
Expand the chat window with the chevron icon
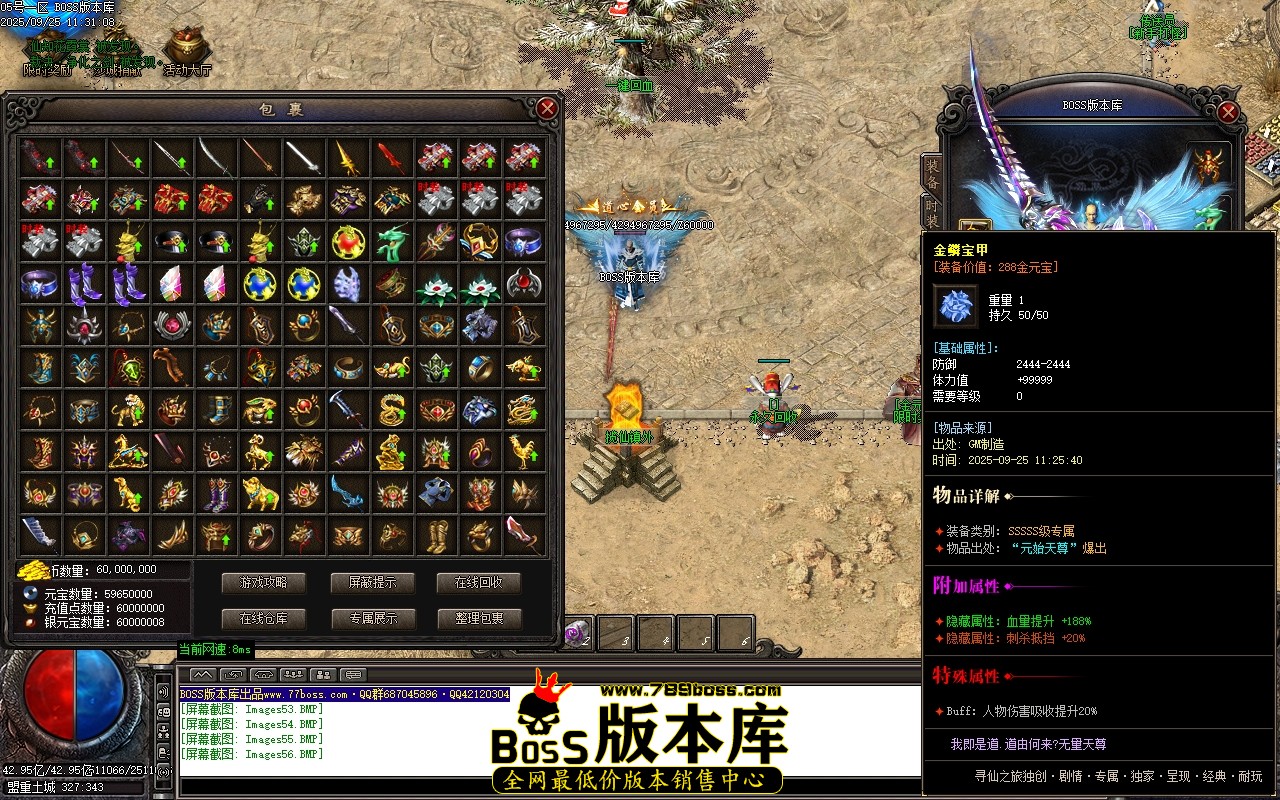(x=202, y=675)
